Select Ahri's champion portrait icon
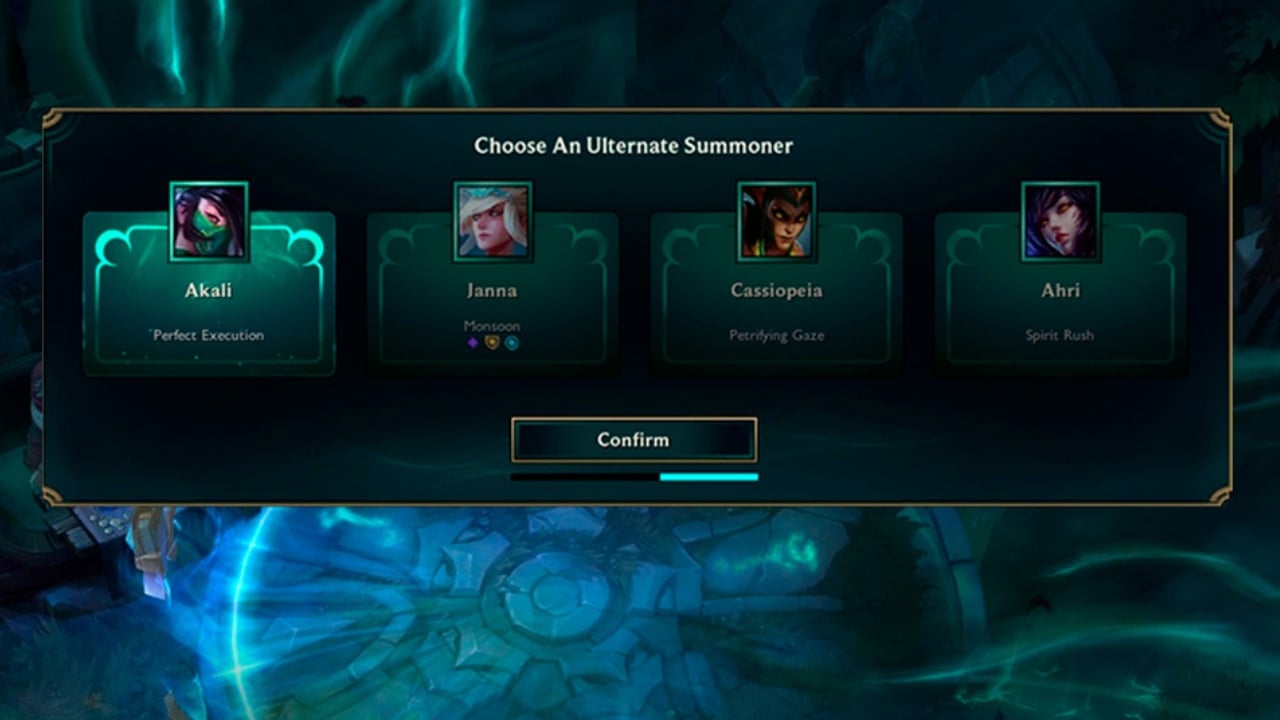The width and height of the screenshot is (1280, 720). 1060,220
